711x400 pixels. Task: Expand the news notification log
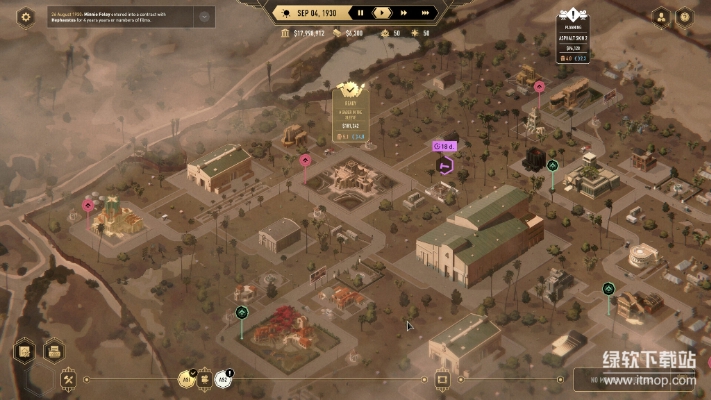204,16
